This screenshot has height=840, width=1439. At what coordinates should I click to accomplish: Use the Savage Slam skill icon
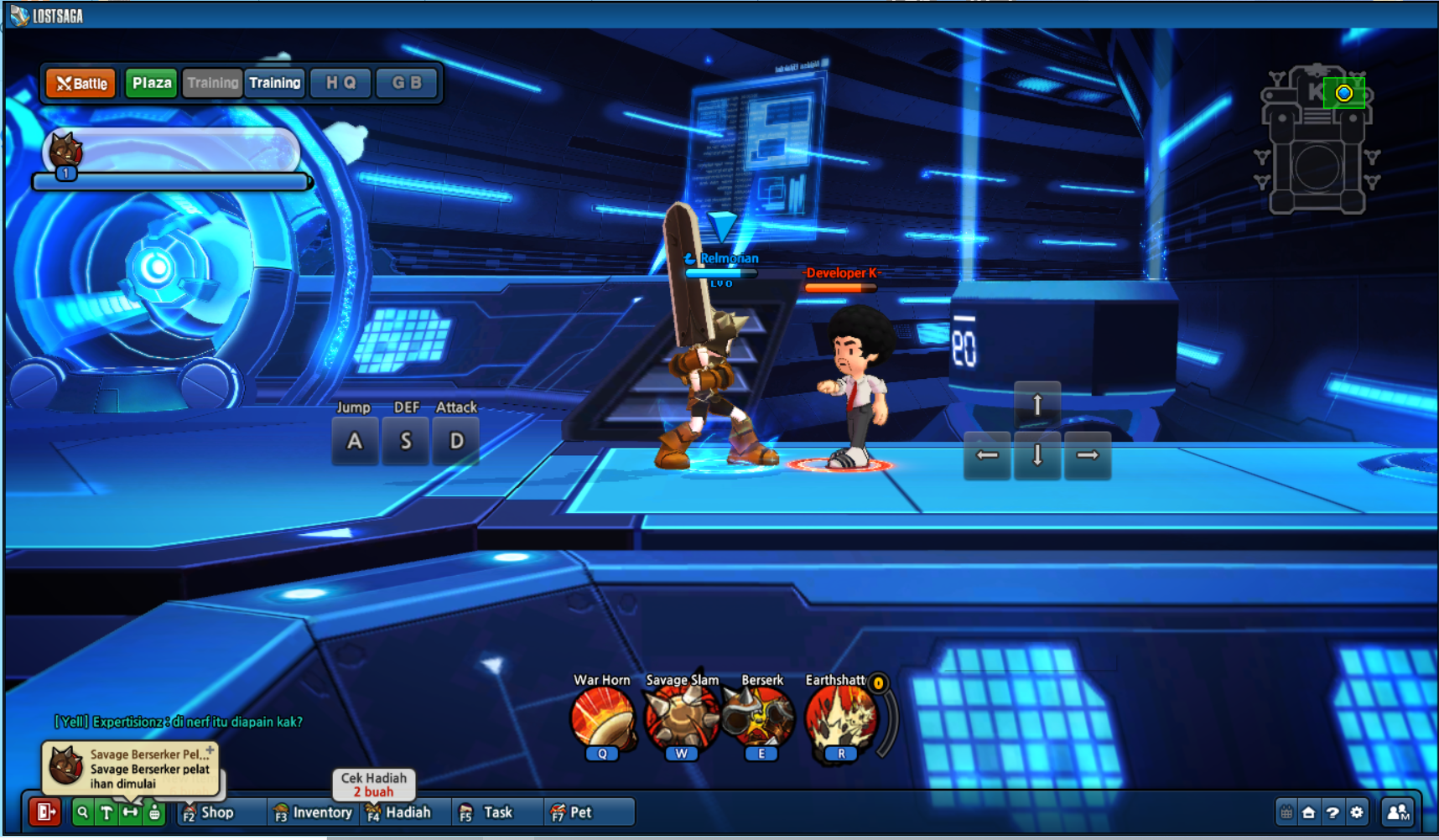(681, 718)
